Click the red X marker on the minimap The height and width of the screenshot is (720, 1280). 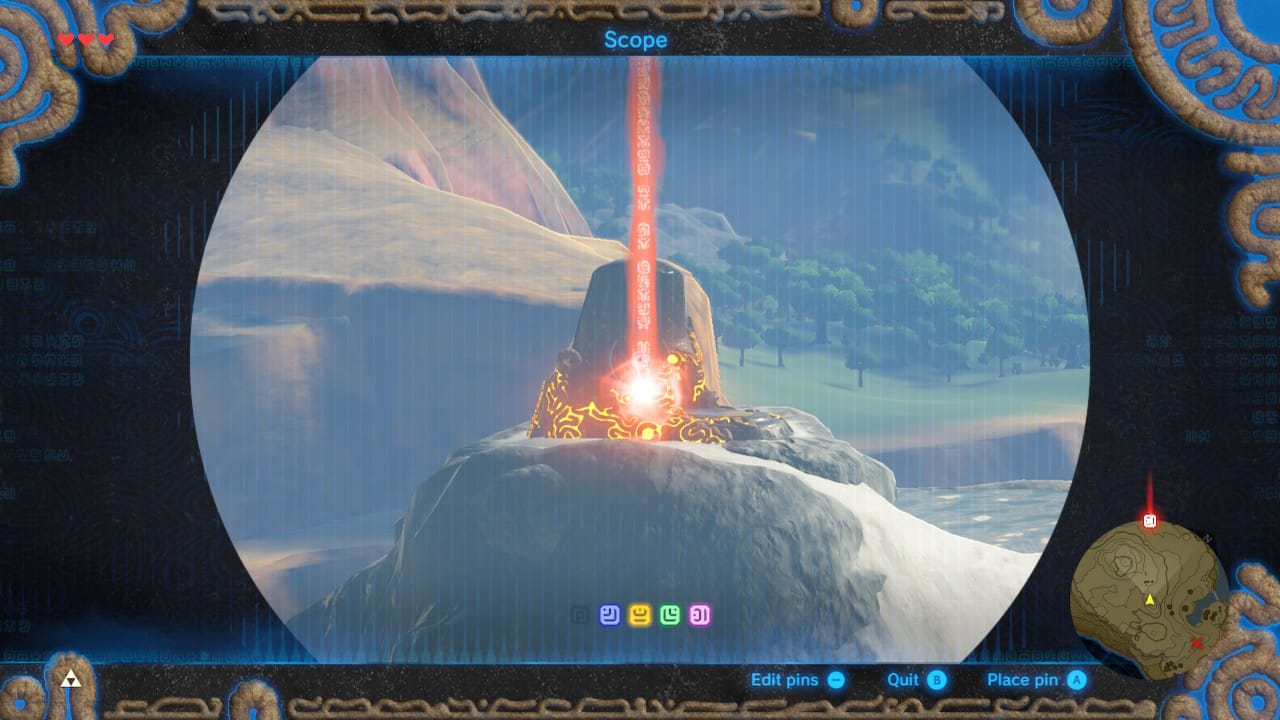pos(1198,643)
